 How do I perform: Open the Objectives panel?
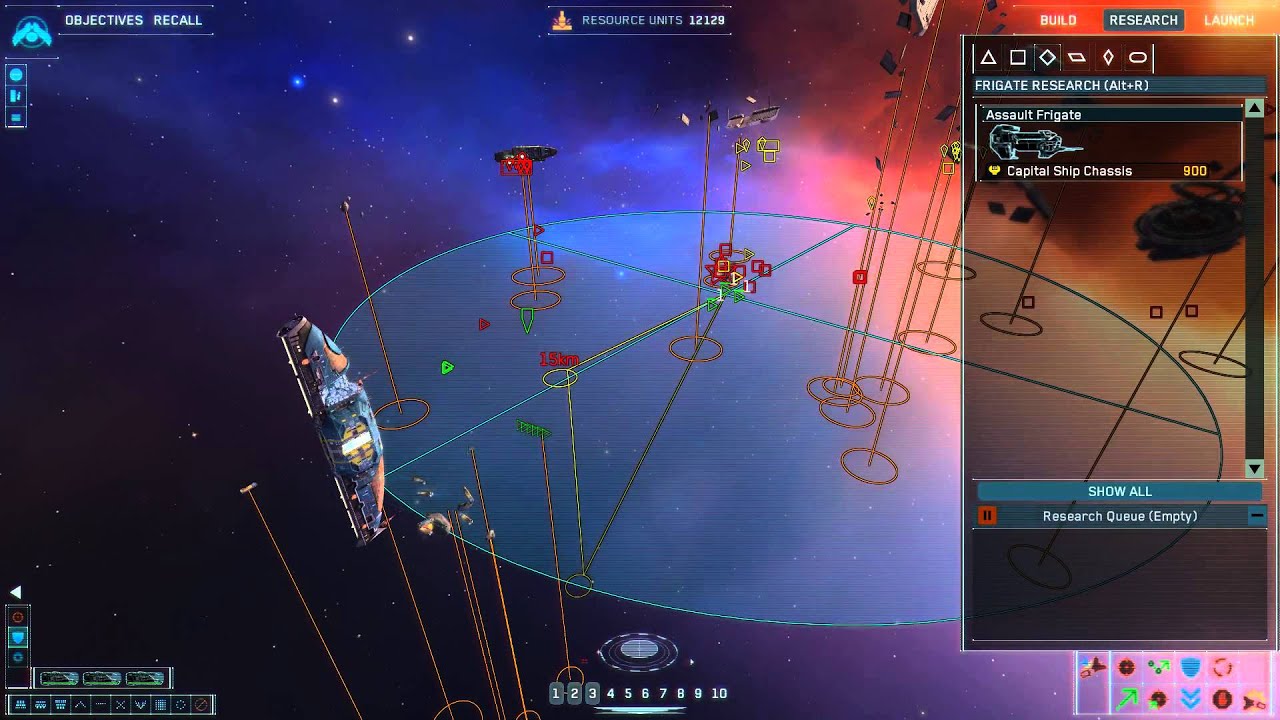pyautogui.click(x=103, y=20)
